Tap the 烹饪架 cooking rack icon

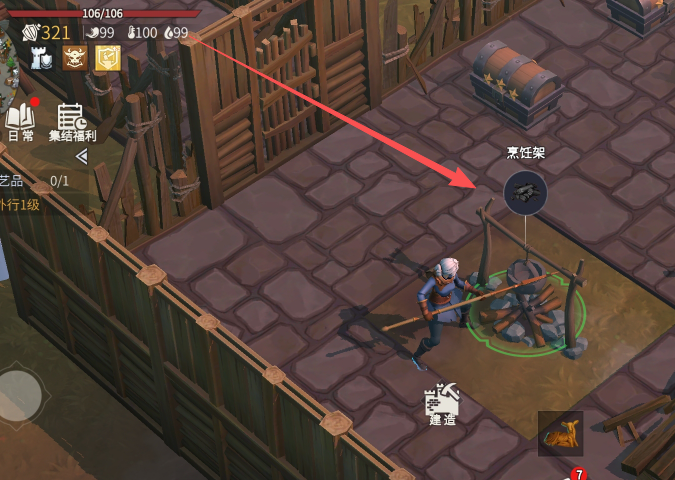[526, 192]
